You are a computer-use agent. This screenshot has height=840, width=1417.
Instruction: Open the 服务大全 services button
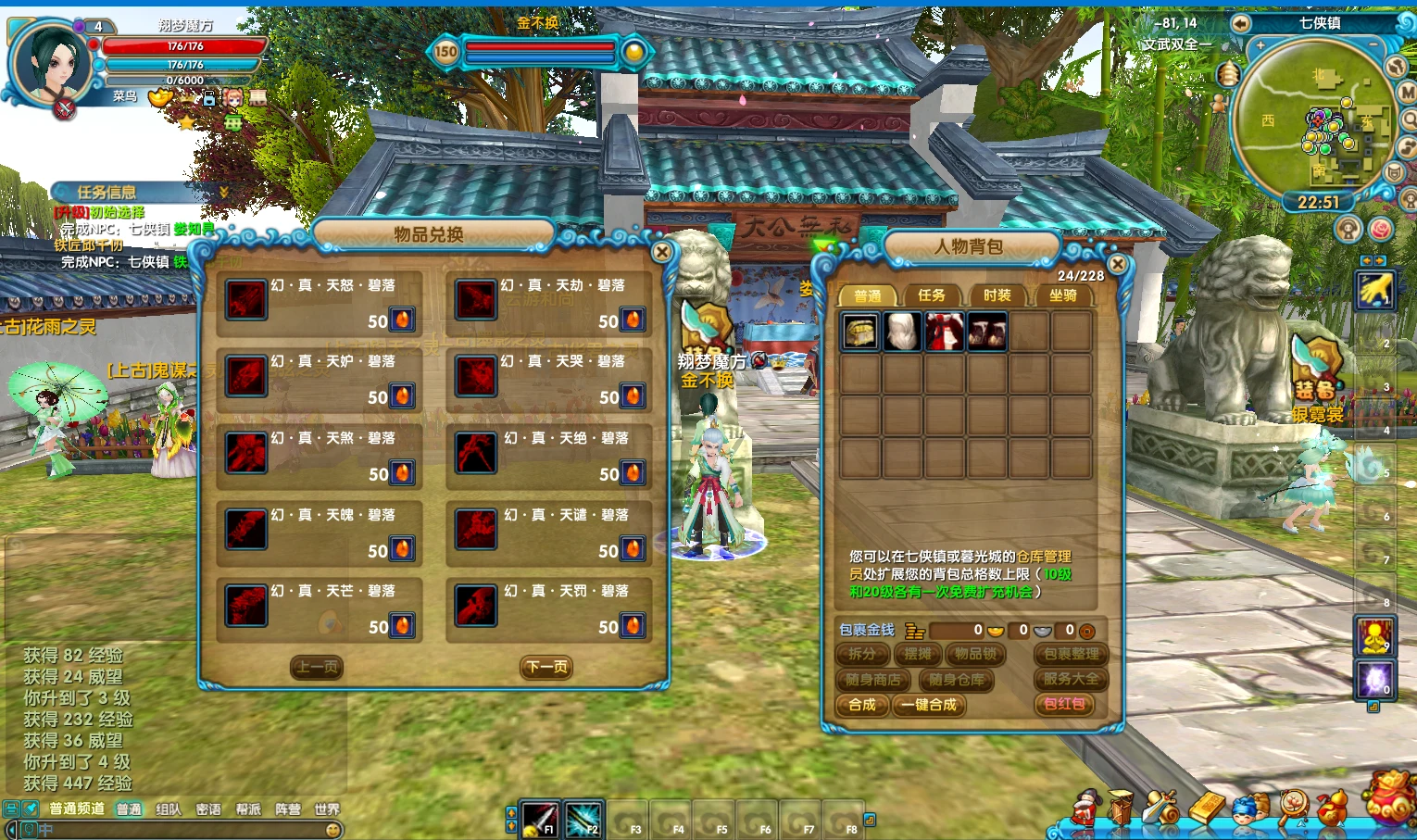(1071, 679)
